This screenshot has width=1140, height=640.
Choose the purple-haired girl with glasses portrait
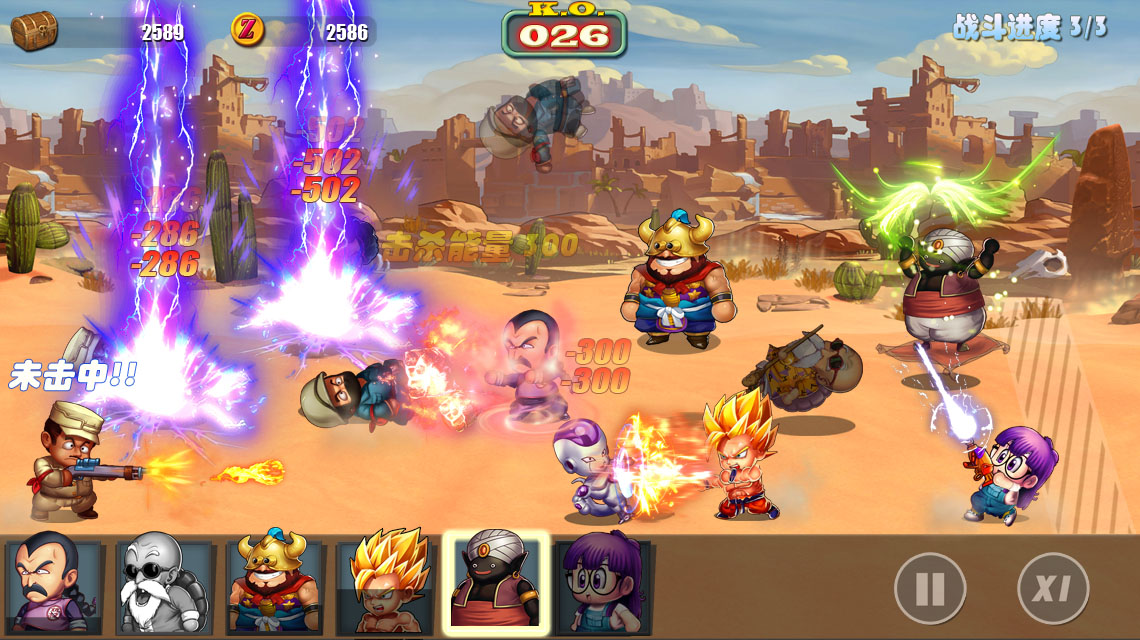tap(604, 586)
